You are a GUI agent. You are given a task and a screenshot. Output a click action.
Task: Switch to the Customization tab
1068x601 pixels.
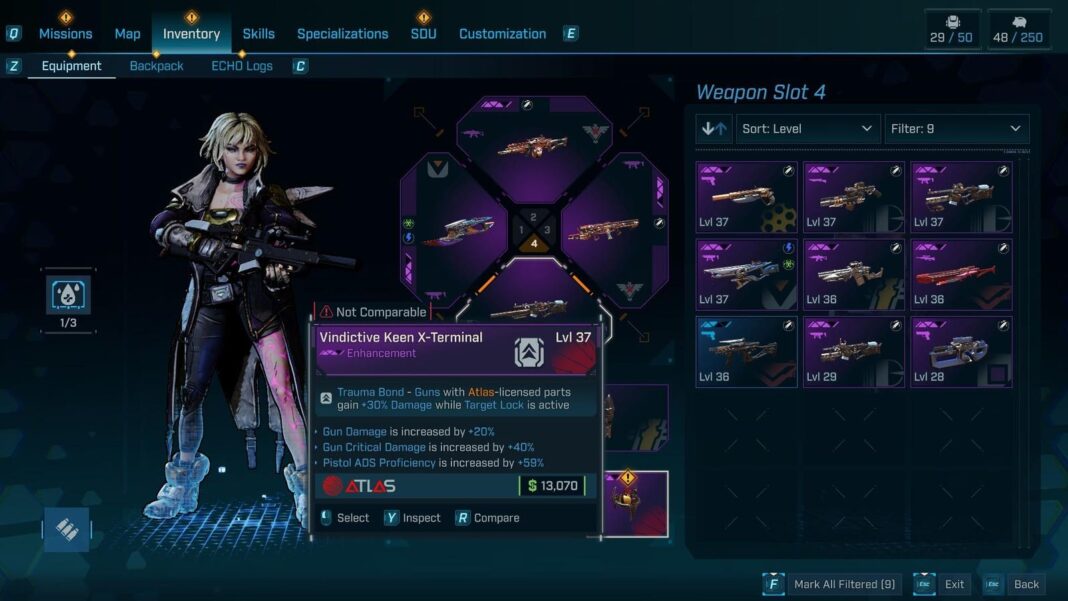[x=502, y=34]
